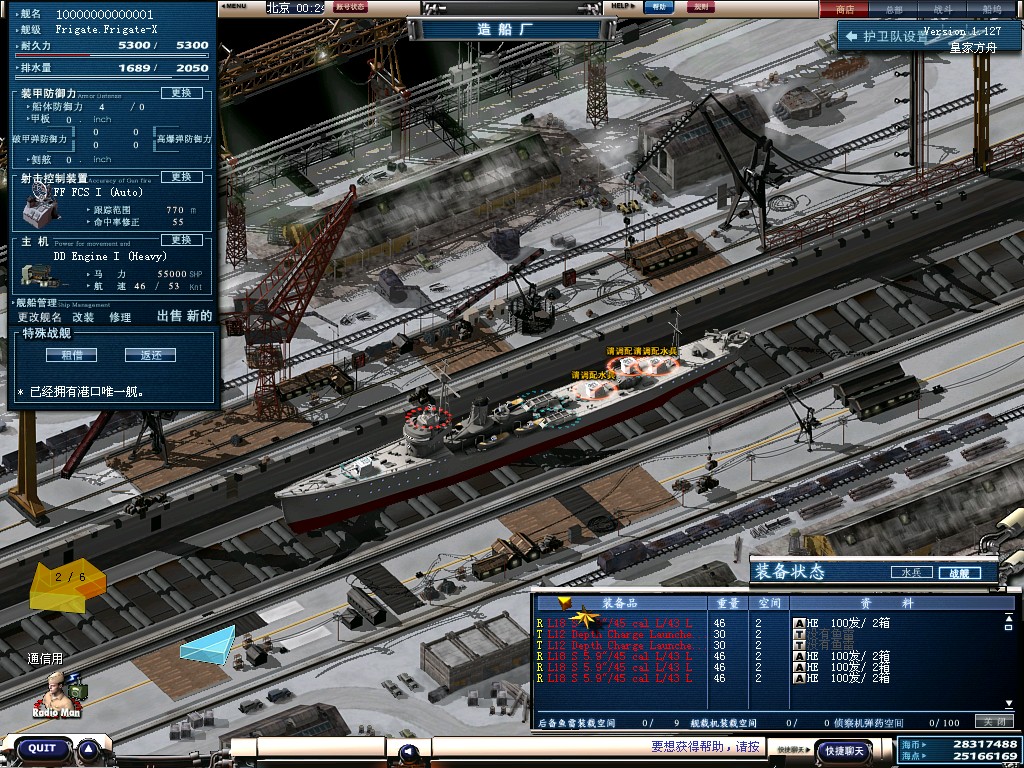Replace the fire control system via 更换

(181, 177)
